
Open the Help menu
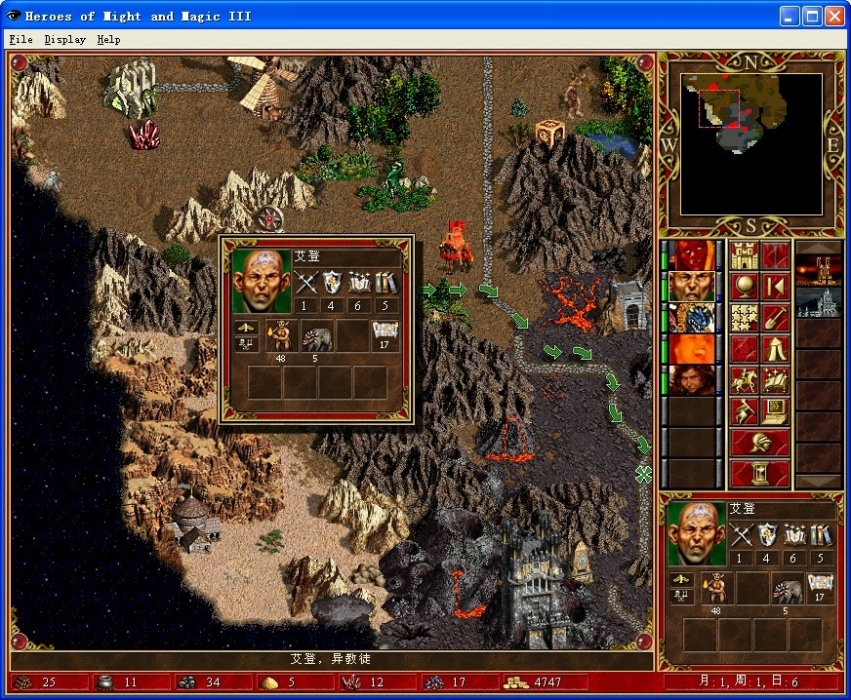(109, 40)
